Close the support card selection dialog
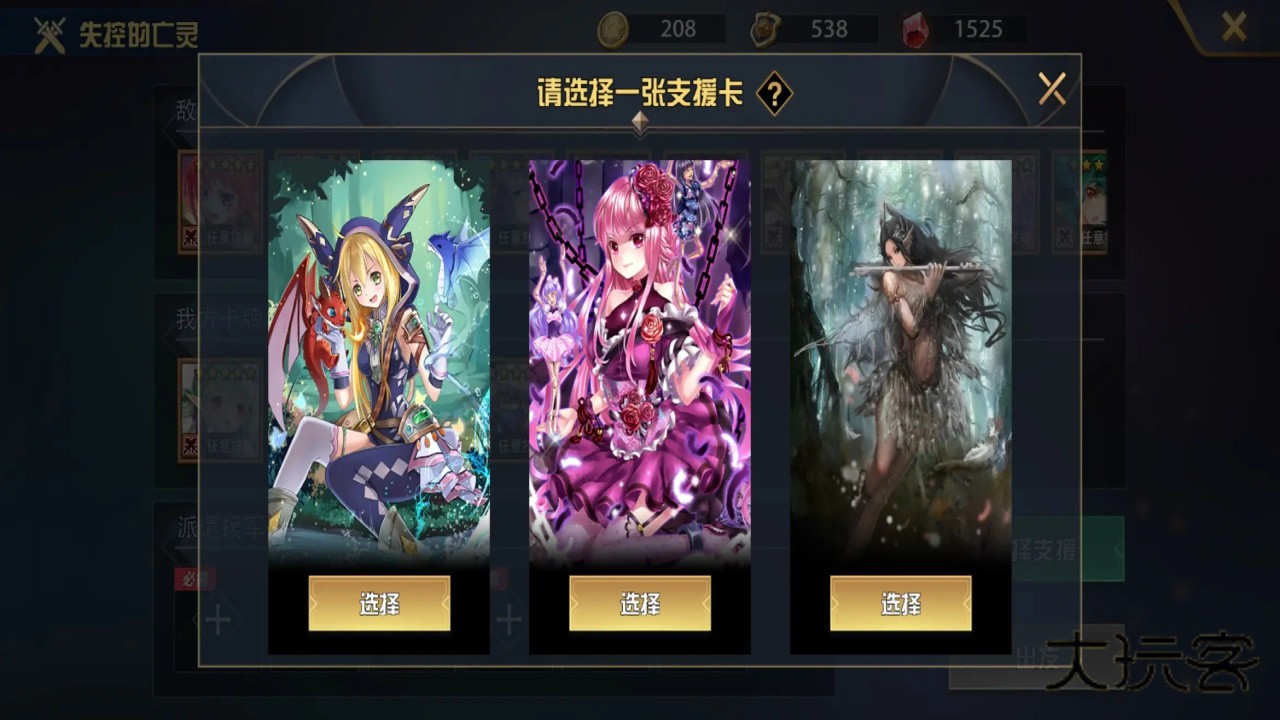1280x720 pixels. click(1051, 89)
